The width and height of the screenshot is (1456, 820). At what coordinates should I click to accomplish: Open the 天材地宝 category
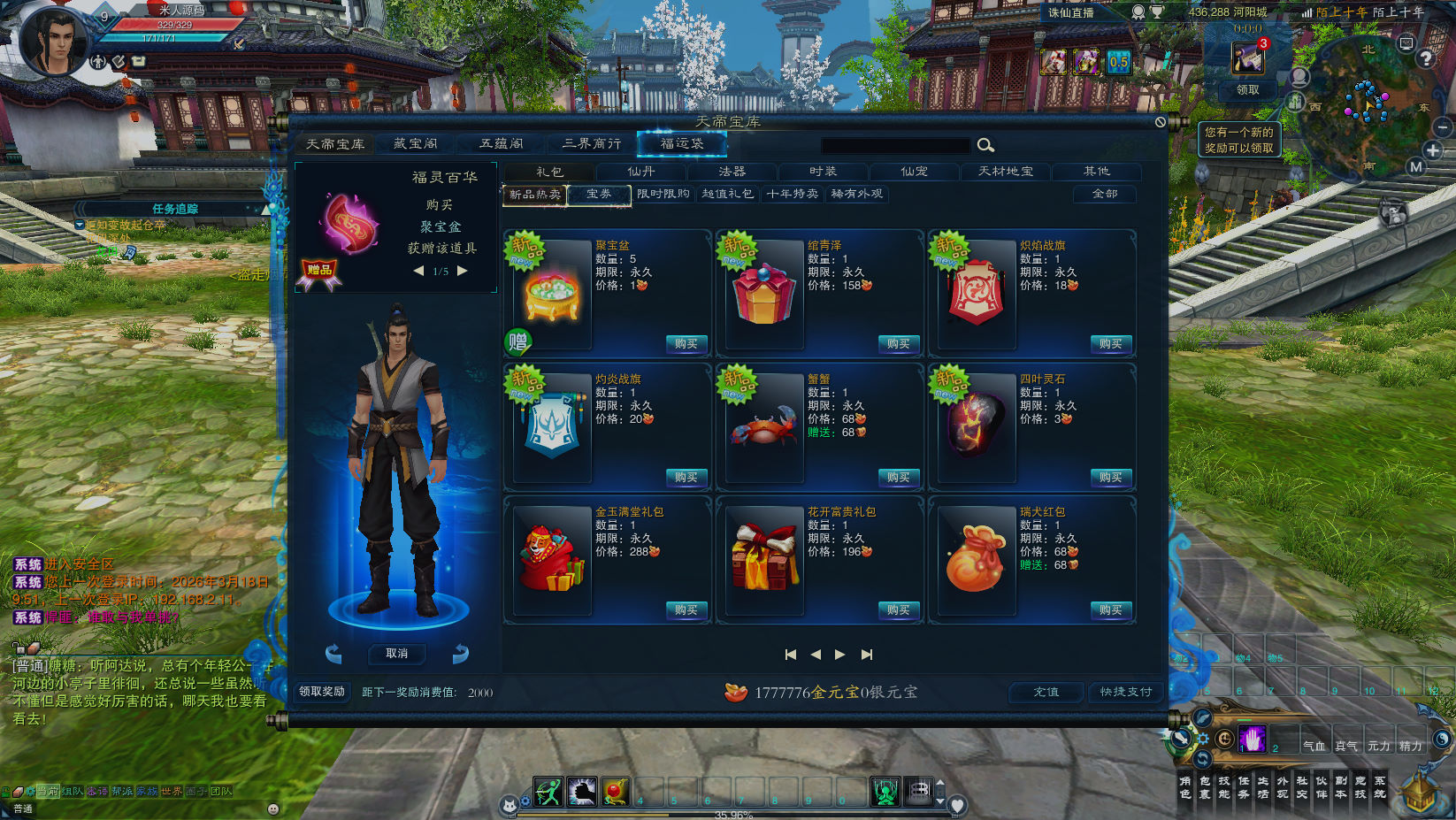[x=1006, y=172]
